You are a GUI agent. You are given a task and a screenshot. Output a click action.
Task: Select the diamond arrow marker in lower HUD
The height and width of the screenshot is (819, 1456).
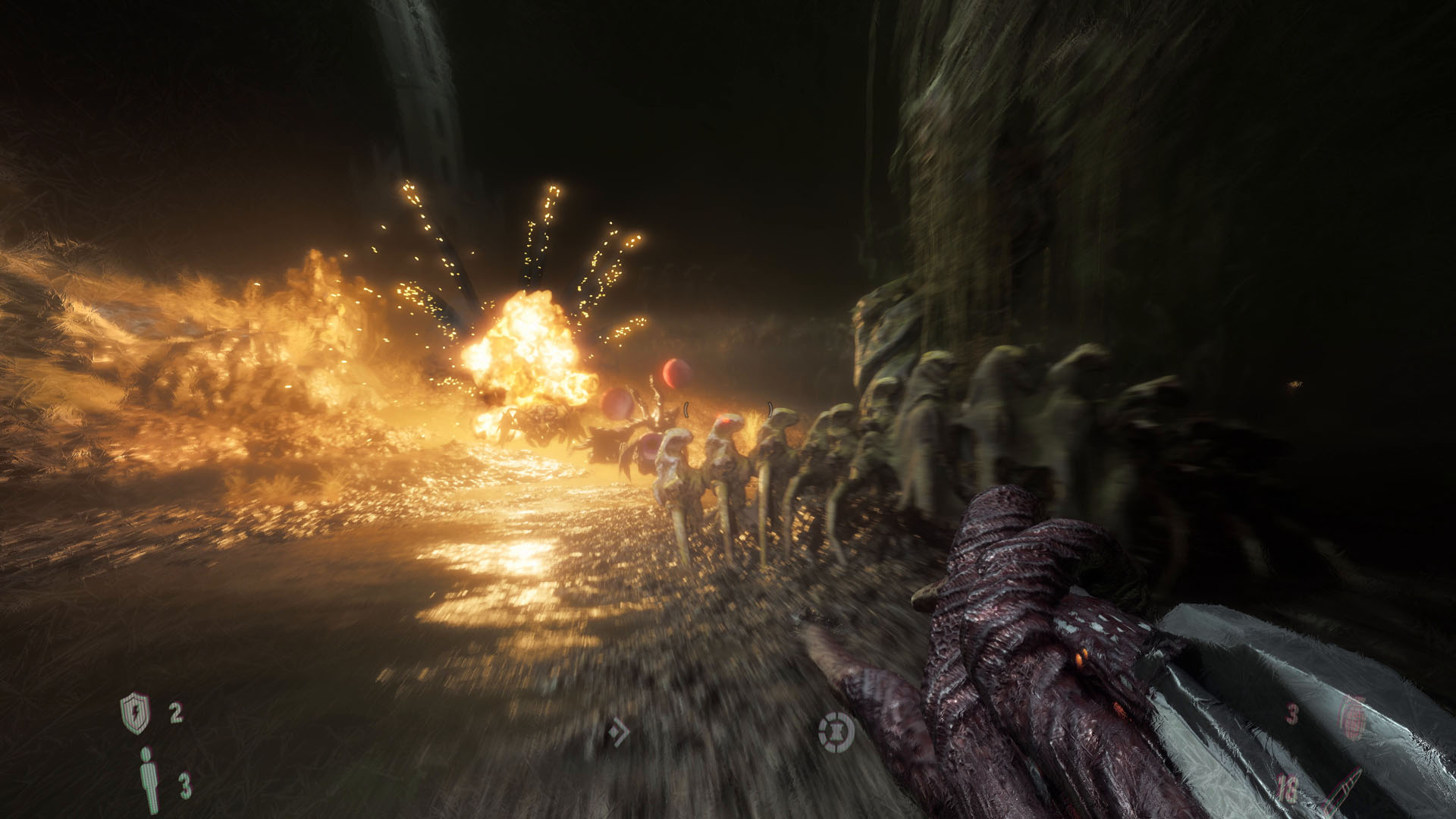point(617,731)
